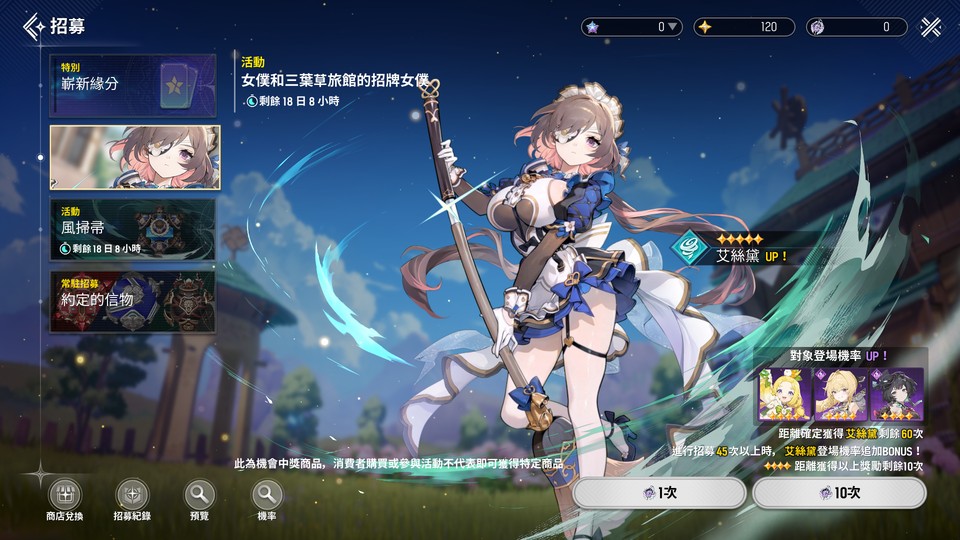Expand the star currency dropdown

click(x=673, y=27)
